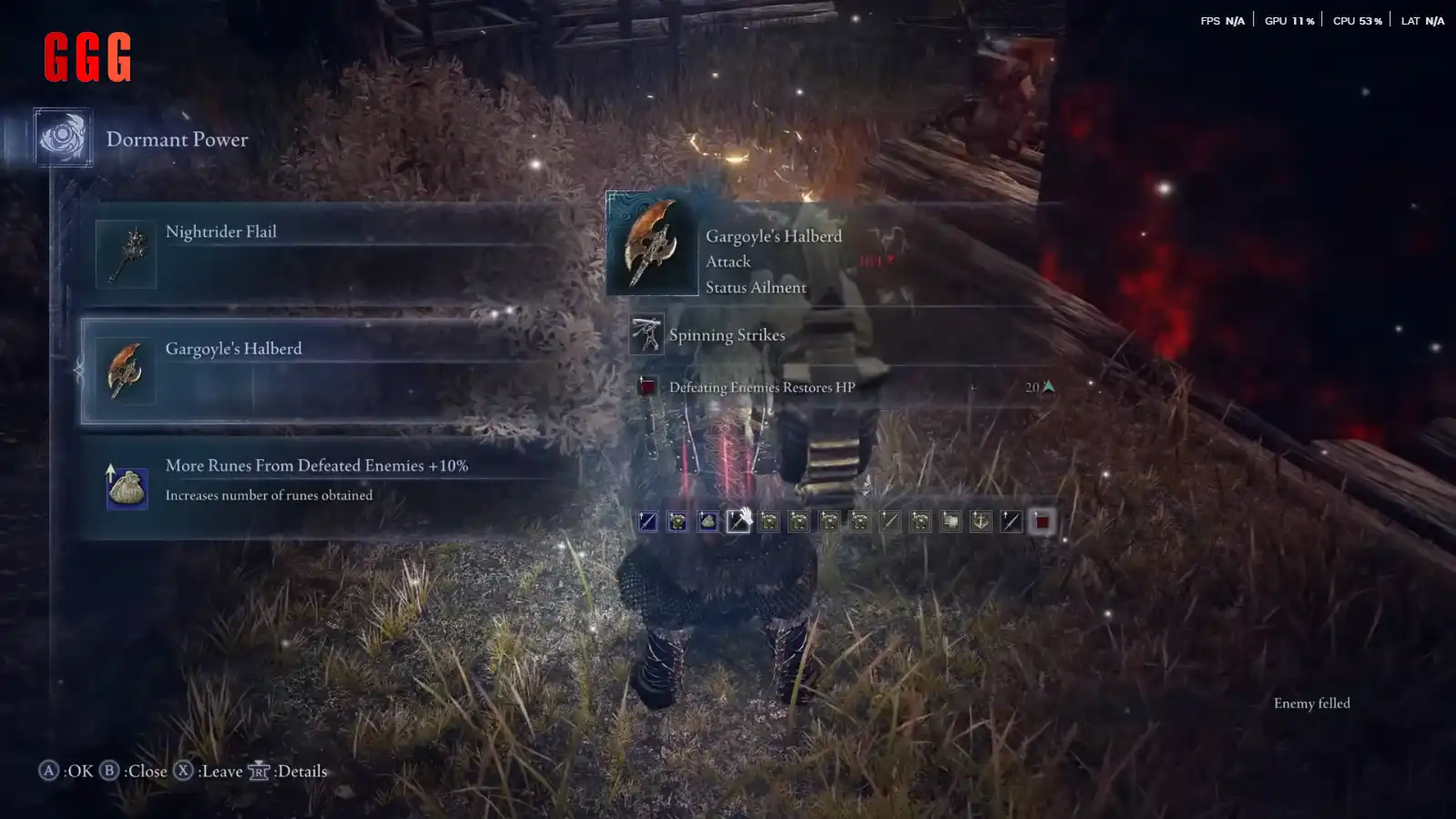Click the Gargoyle's Halberd preview icon
Image resolution: width=1456 pixels, height=819 pixels.
652,243
